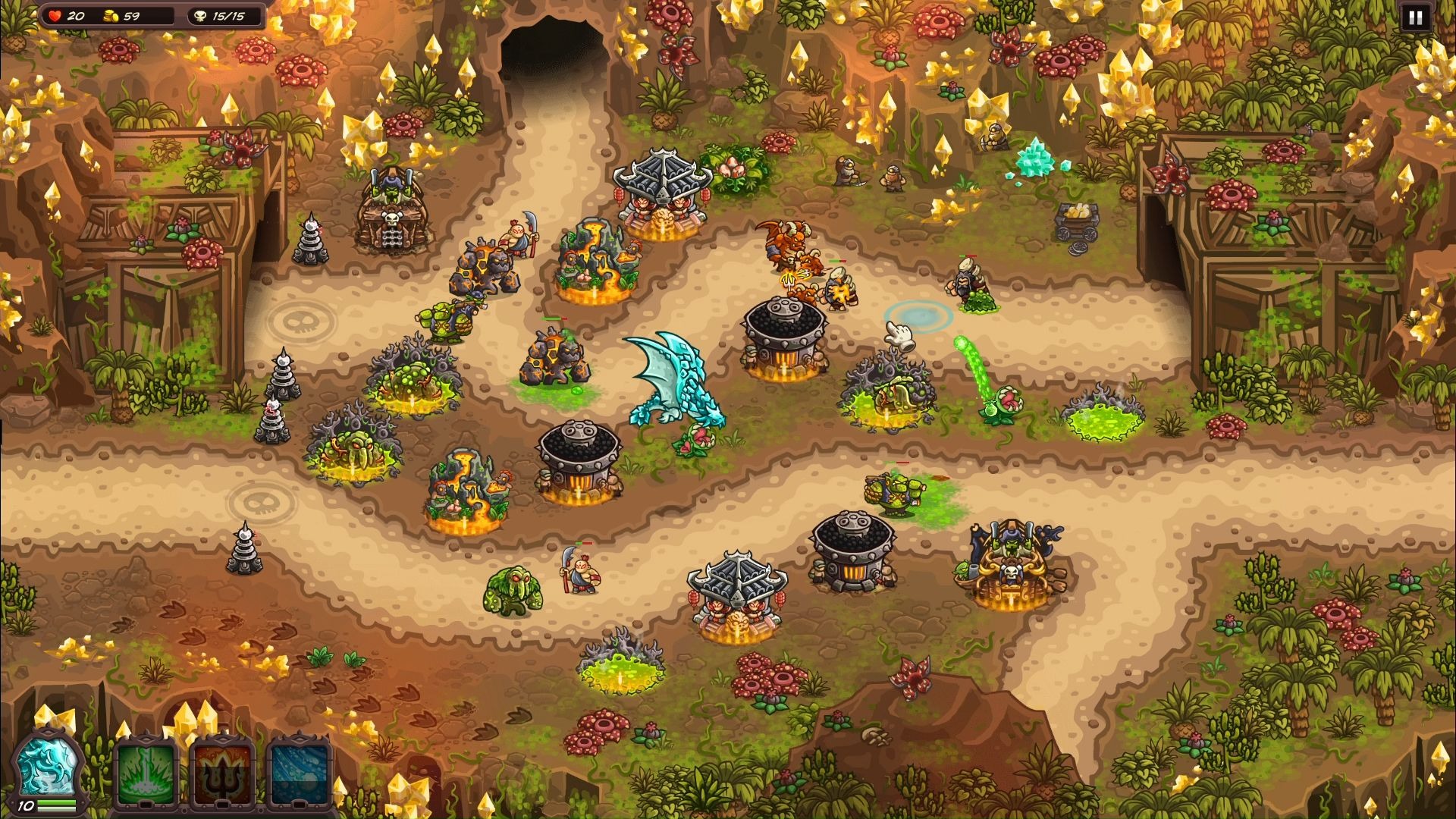Cast the red trident spell
Viewport: 1456px width, 819px height.
click(221, 773)
